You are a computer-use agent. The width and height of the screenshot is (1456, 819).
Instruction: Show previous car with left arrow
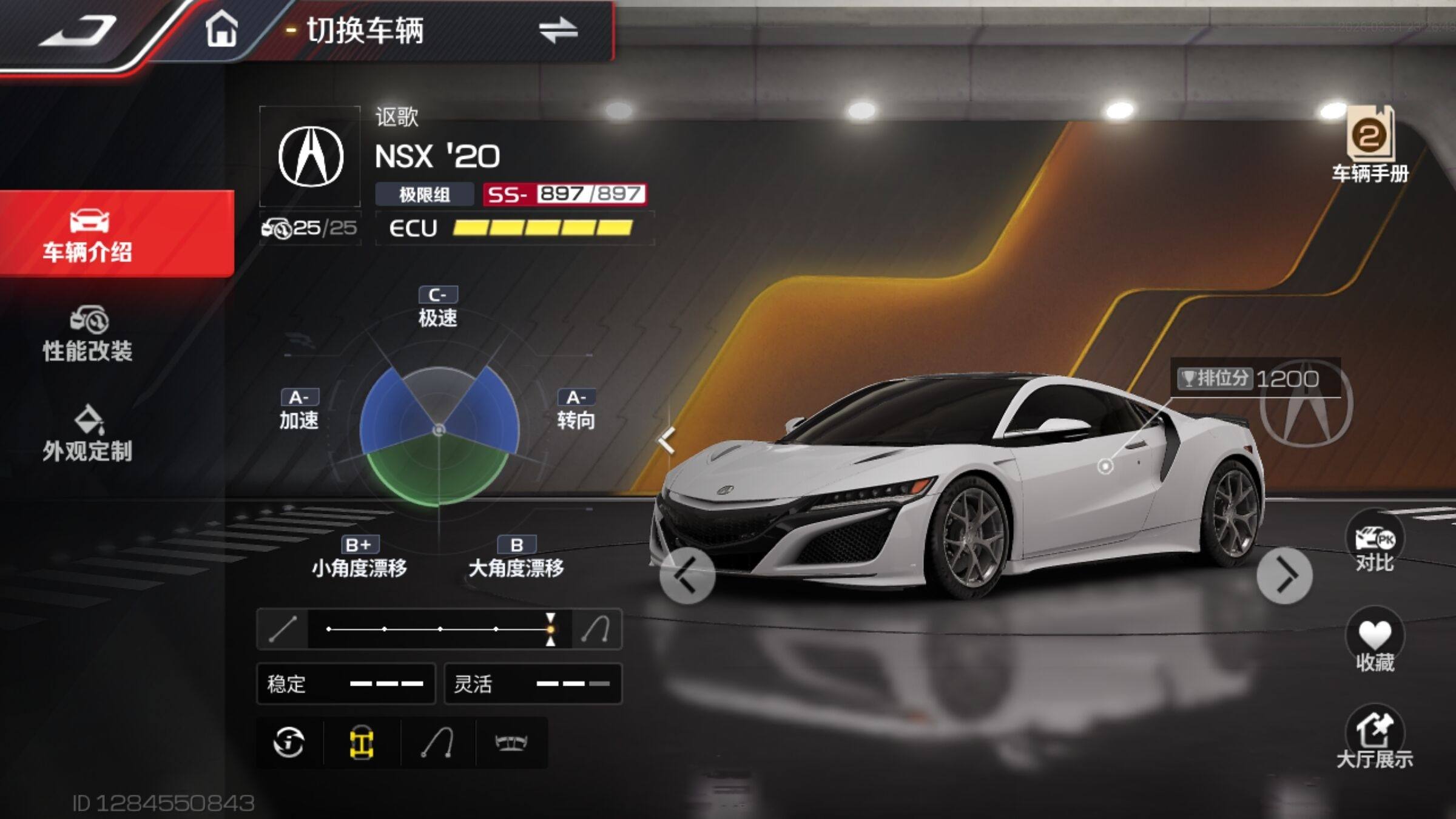click(x=687, y=575)
